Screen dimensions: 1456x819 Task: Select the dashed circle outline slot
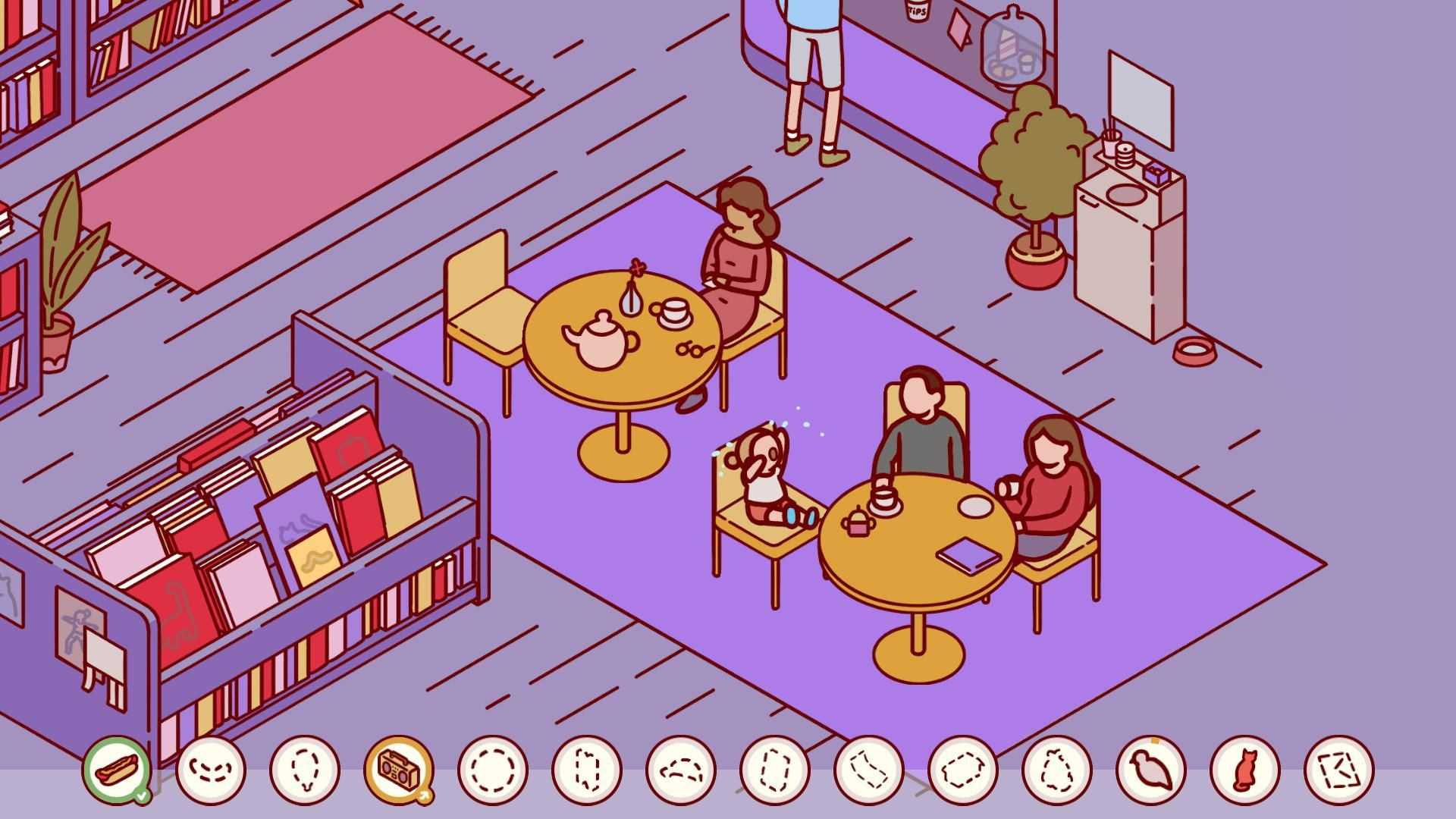click(492, 770)
